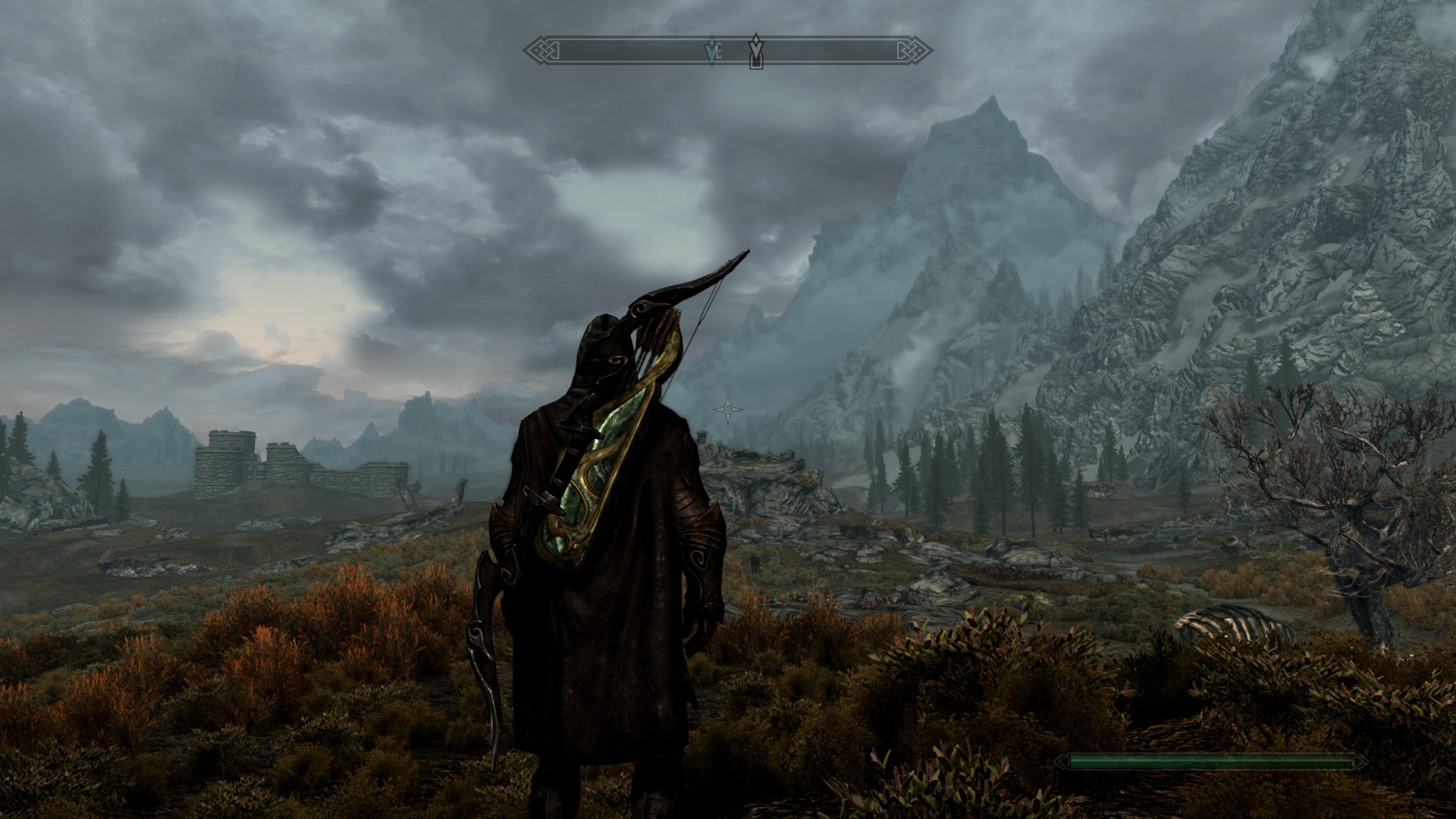Viewport: 1456px width, 819px height.
Task: Select the white quest arrow on the compass
Action: (755, 49)
